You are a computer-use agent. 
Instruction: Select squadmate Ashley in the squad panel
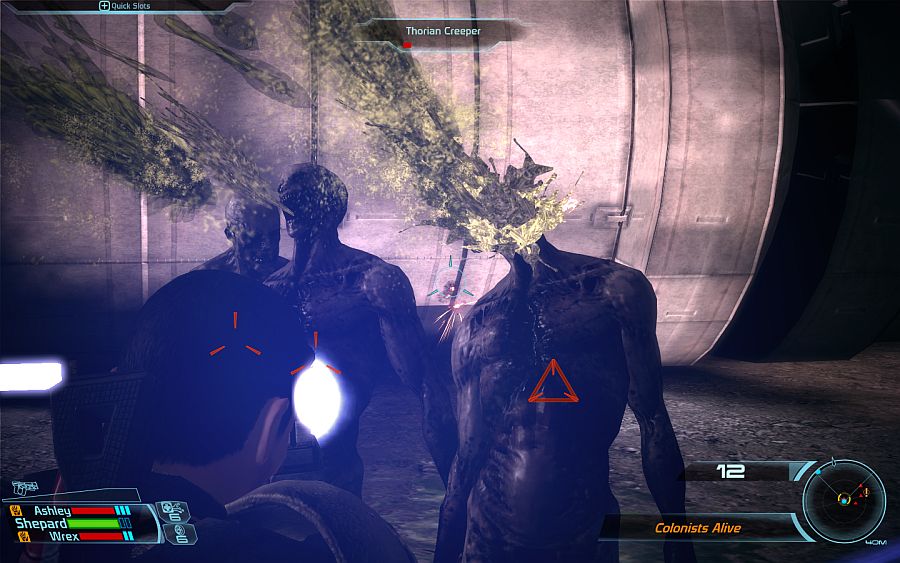(x=52, y=511)
